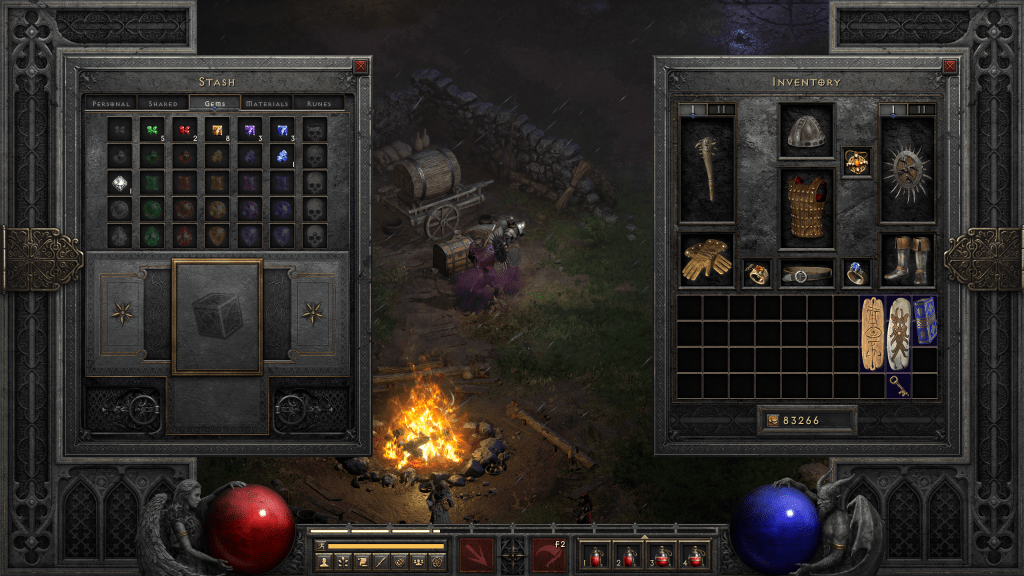Click the equipped amulet slot
Viewport: 1024px width, 576px height.
pos(856,161)
